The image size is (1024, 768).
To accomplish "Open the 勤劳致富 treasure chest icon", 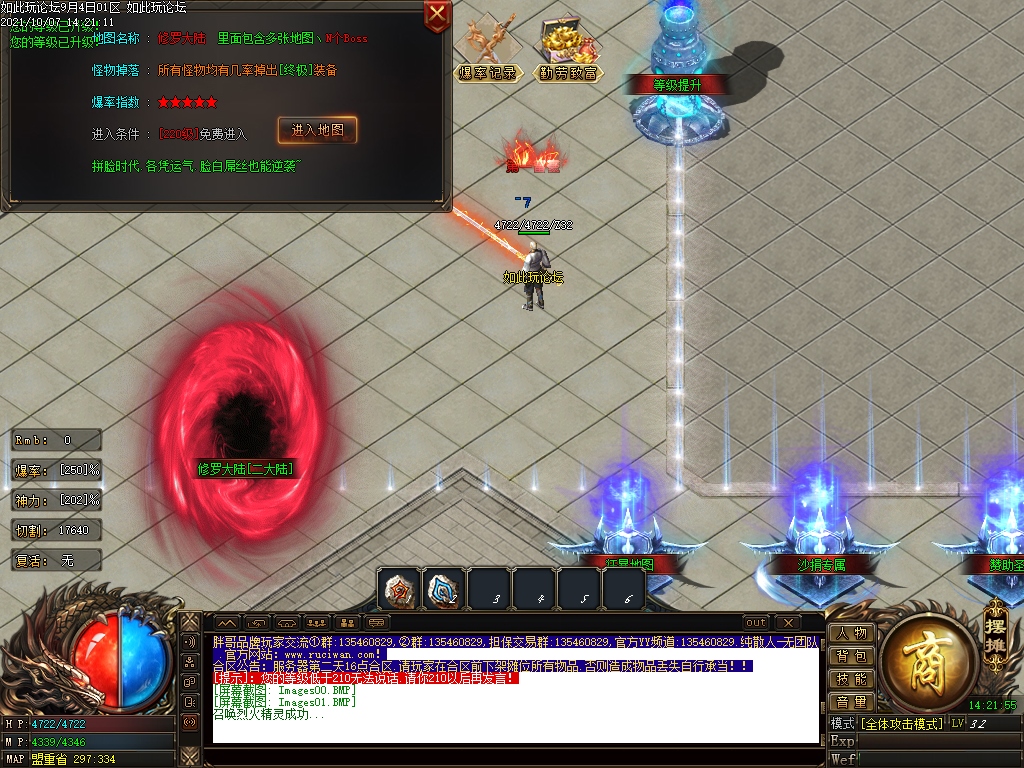I will (568, 49).
